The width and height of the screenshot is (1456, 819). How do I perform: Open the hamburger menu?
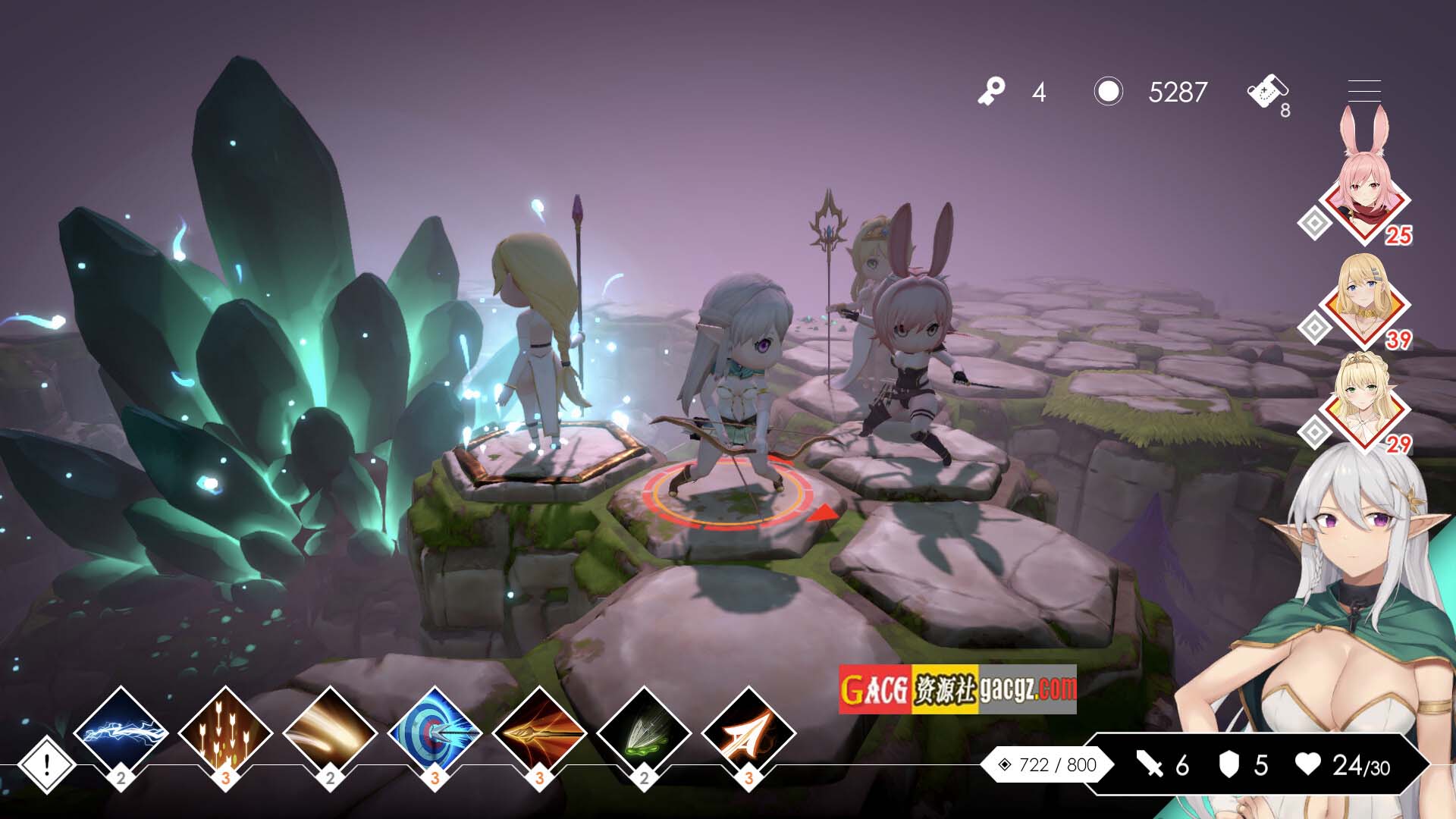pyautogui.click(x=1363, y=91)
